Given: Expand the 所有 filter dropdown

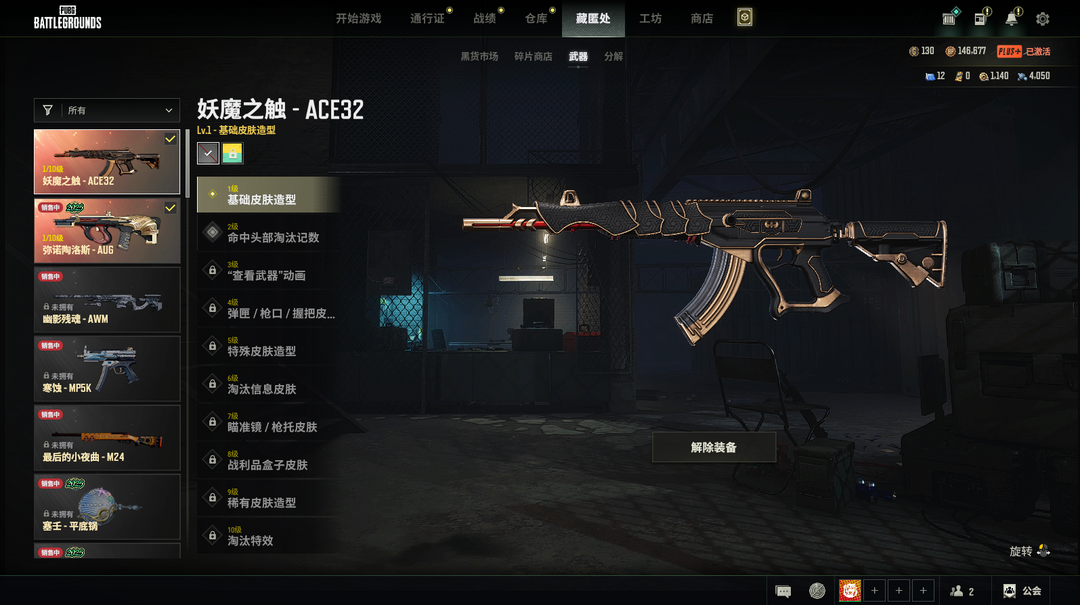Looking at the screenshot, I should pyautogui.click(x=107, y=110).
